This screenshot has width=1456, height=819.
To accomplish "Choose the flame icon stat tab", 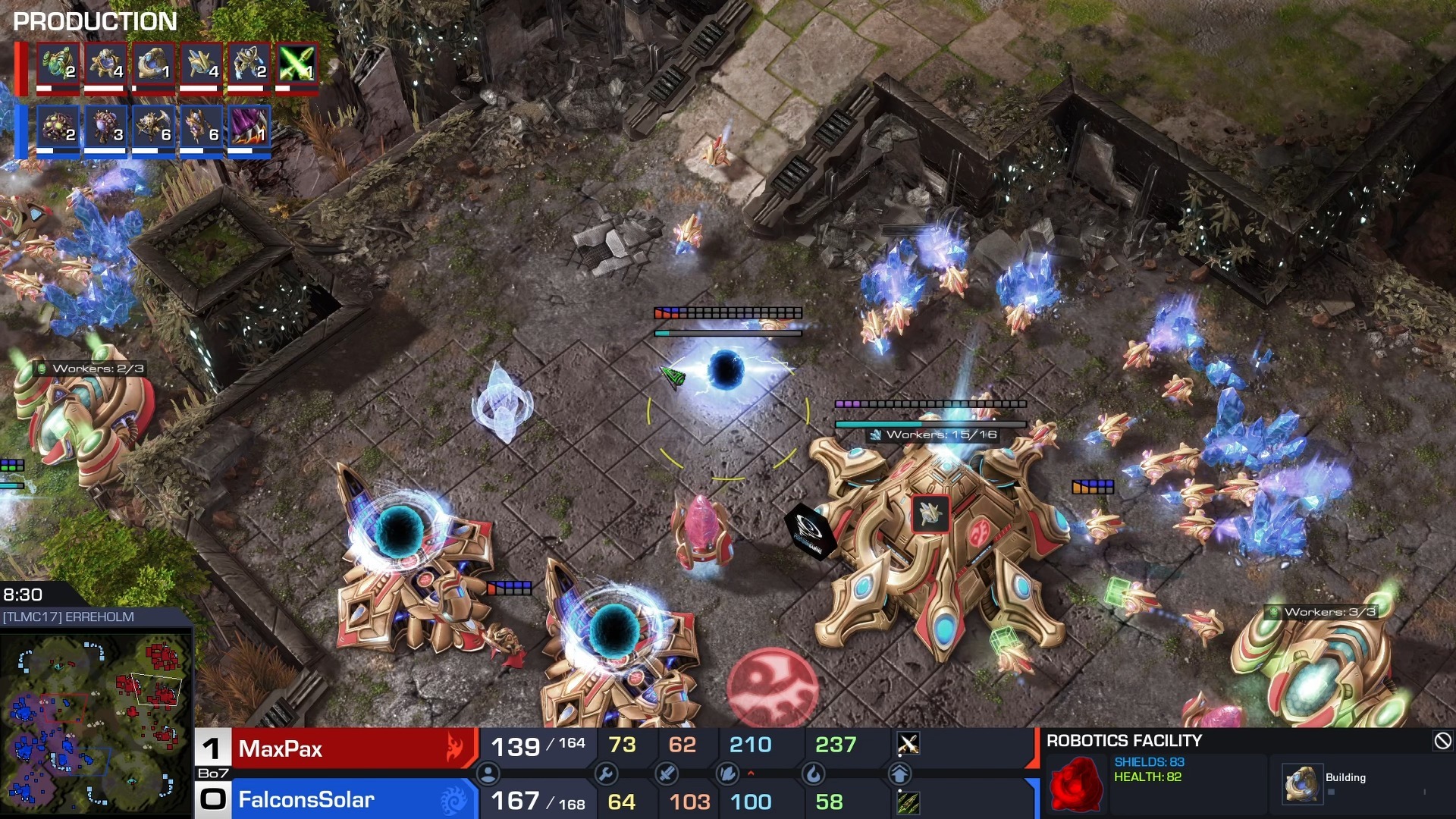I will (x=813, y=774).
